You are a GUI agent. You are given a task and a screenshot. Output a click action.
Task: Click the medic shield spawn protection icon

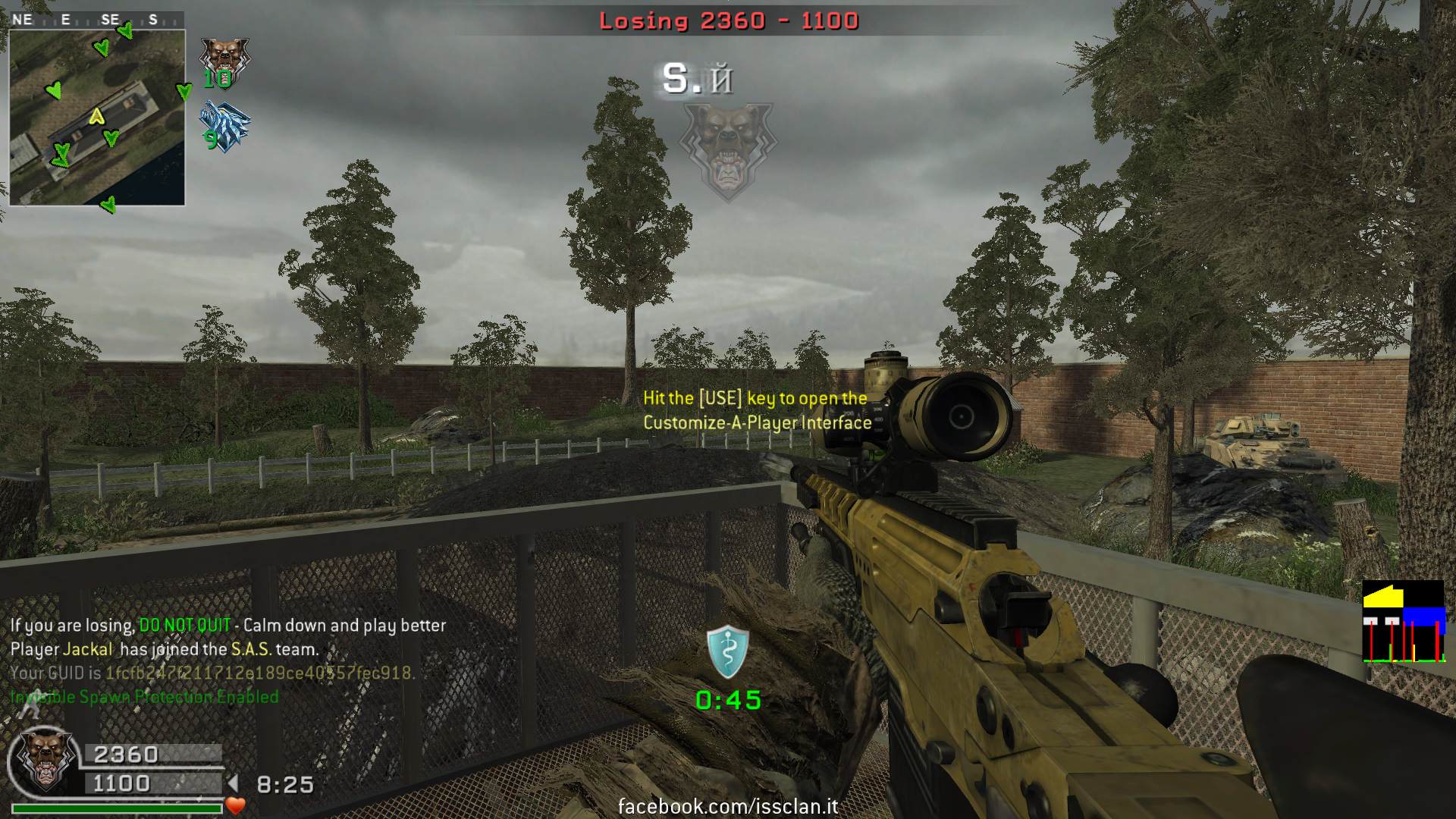[728, 651]
